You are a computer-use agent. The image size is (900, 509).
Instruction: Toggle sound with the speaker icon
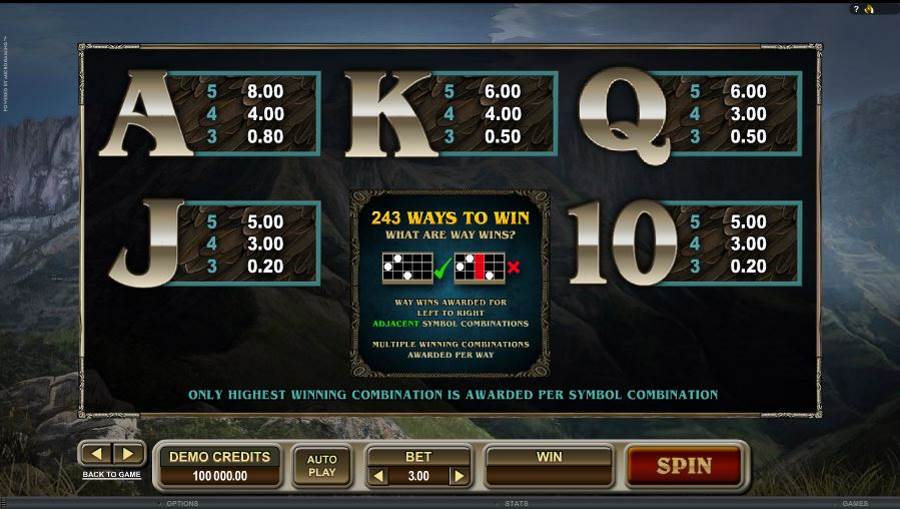869,9
